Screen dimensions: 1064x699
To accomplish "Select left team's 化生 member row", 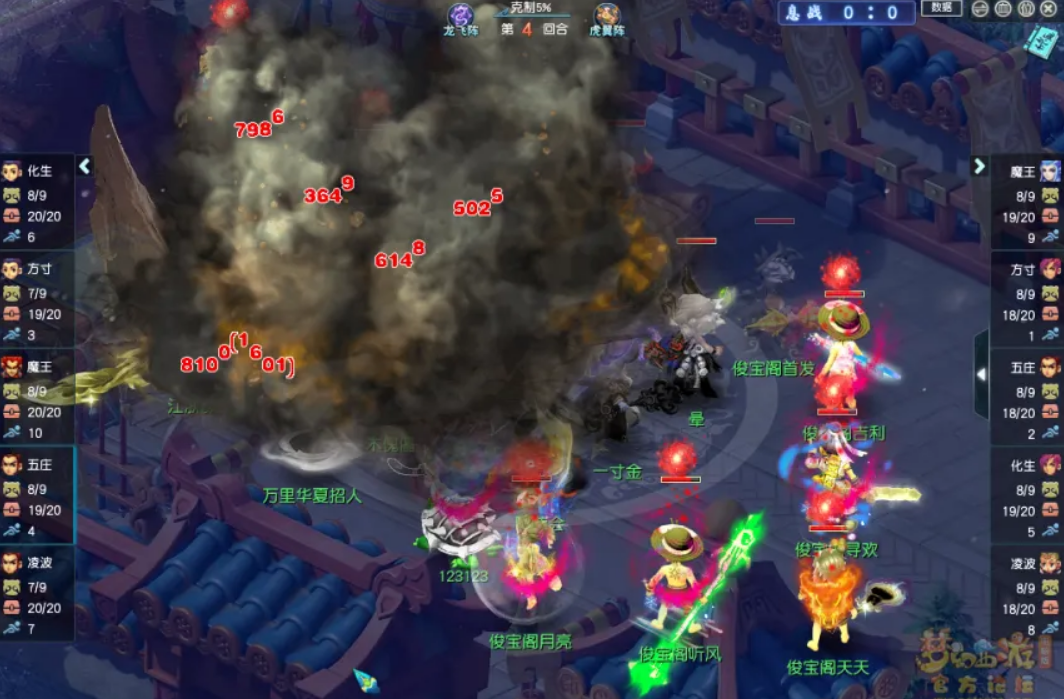I will click(x=37, y=202).
